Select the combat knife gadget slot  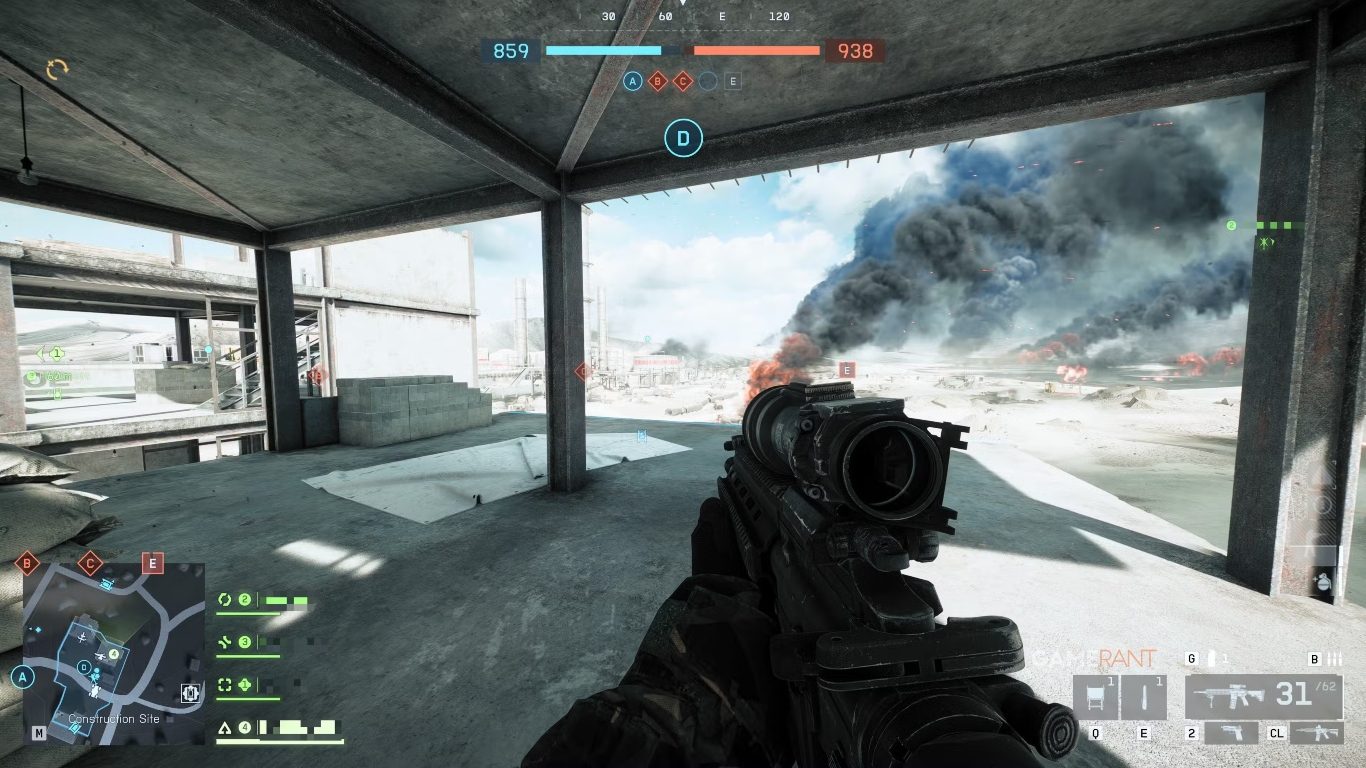pyautogui.click(x=1144, y=697)
